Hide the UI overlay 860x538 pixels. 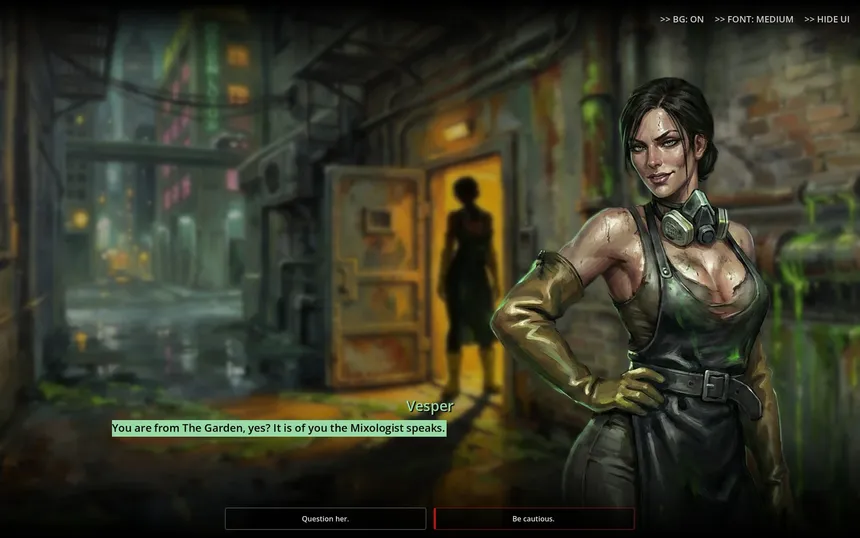(x=826, y=19)
